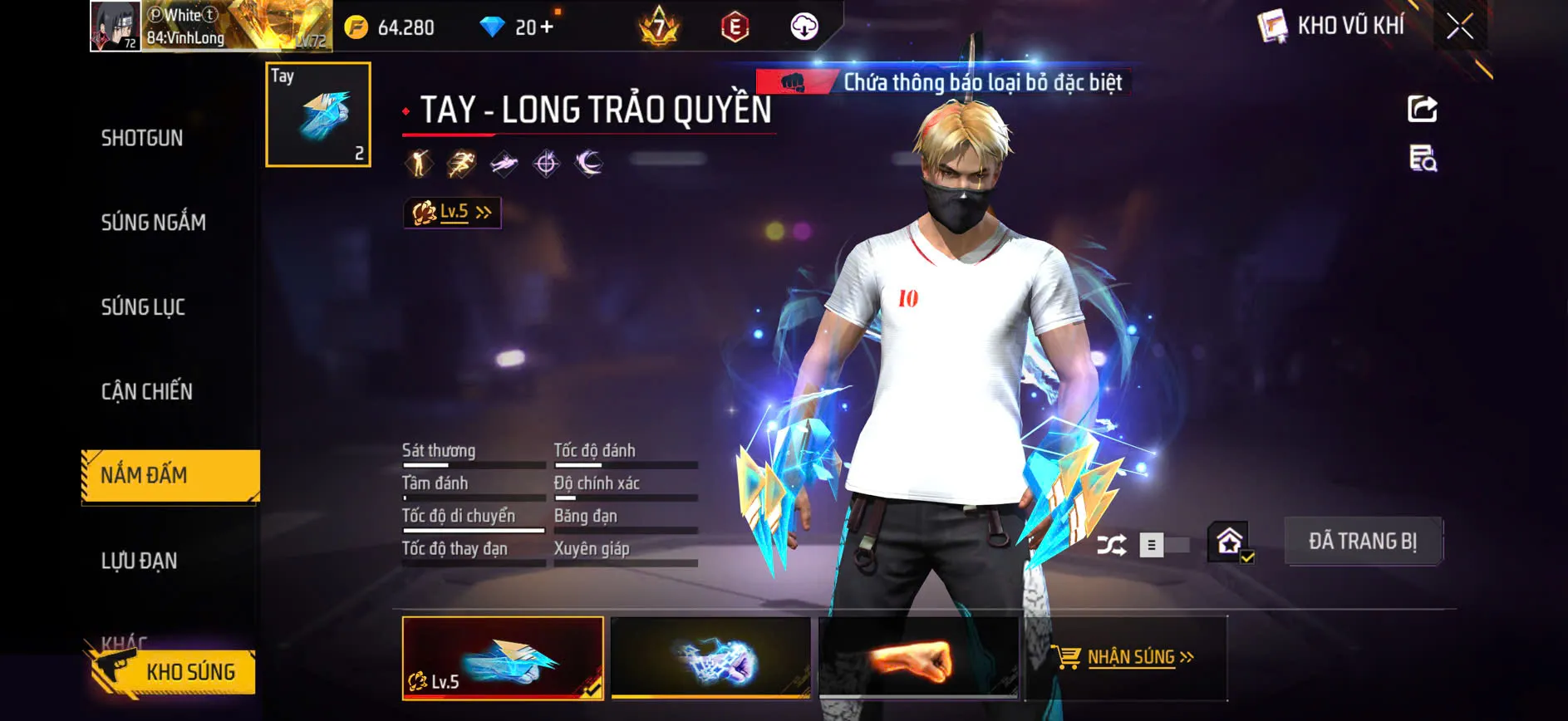Open the shuffle skin icon
The width and height of the screenshot is (1568, 721).
tap(1113, 544)
